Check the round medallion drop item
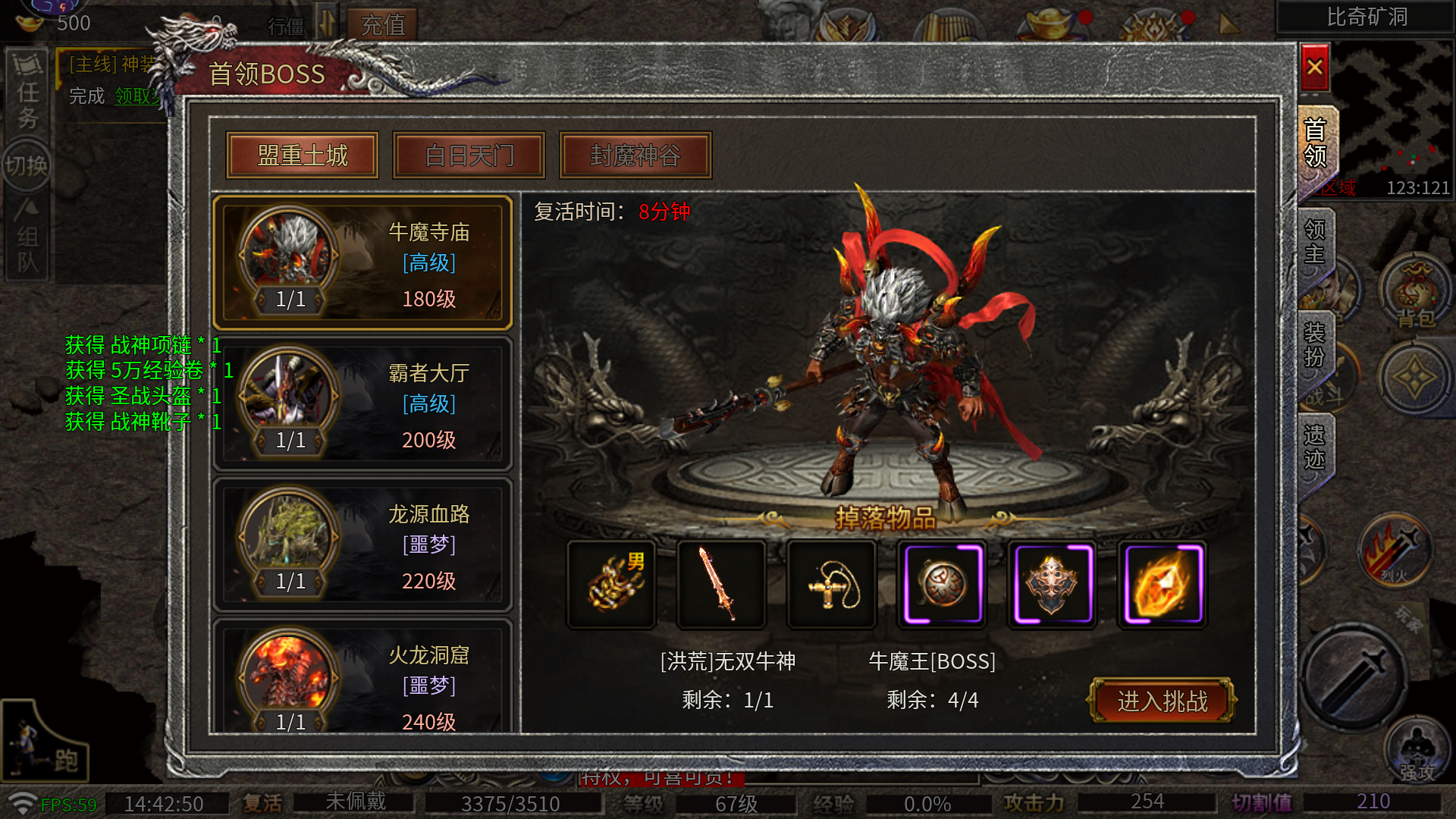Viewport: 1456px width, 819px height. click(x=942, y=584)
